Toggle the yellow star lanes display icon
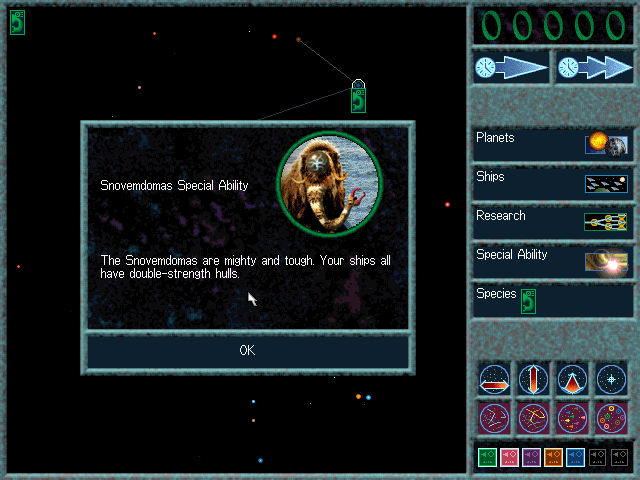Viewport: 640px width, 480px height. coord(533,417)
